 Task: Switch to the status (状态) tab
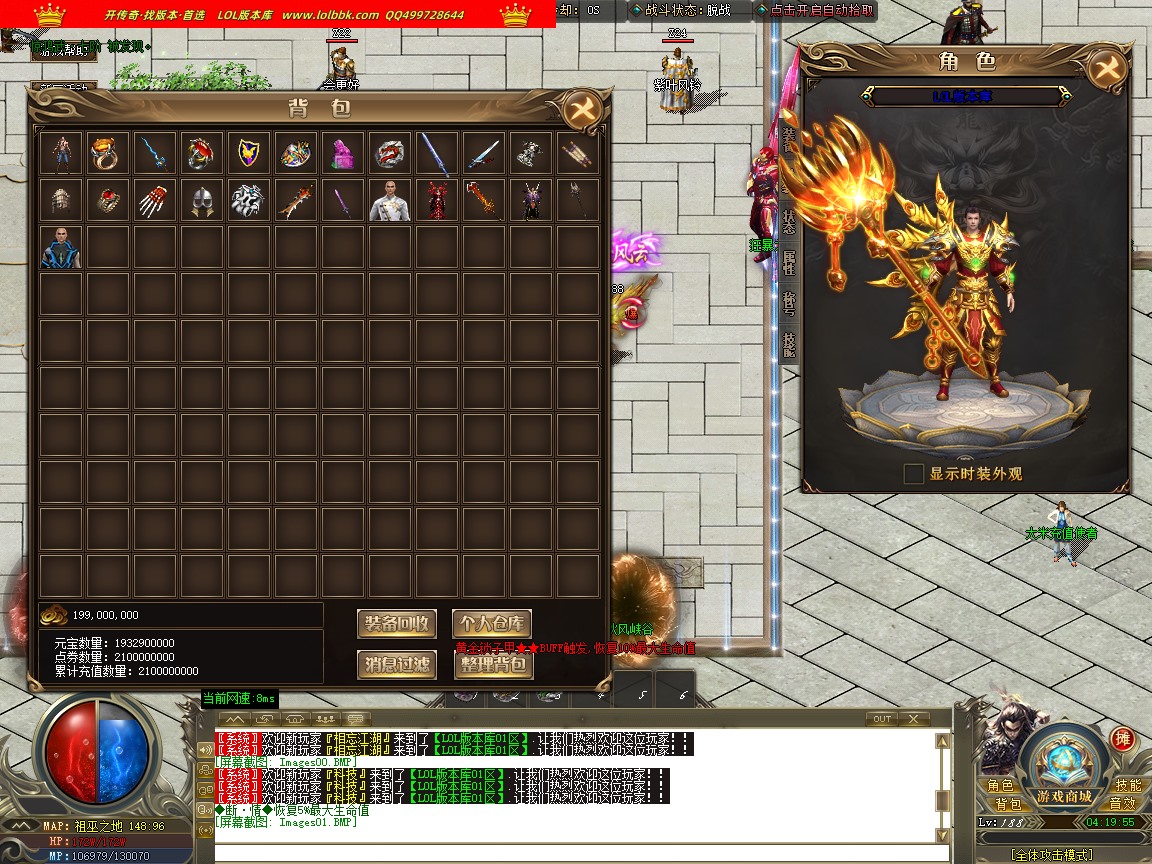(789, 221)
